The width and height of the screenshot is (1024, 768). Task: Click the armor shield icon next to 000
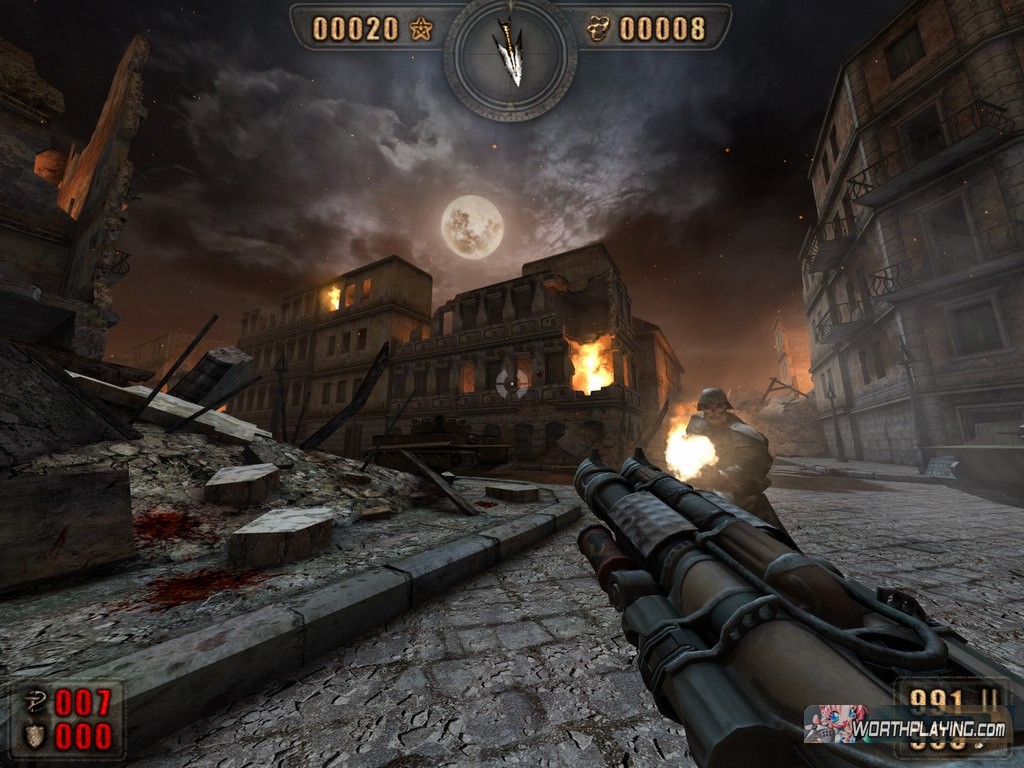click(34, 736)
